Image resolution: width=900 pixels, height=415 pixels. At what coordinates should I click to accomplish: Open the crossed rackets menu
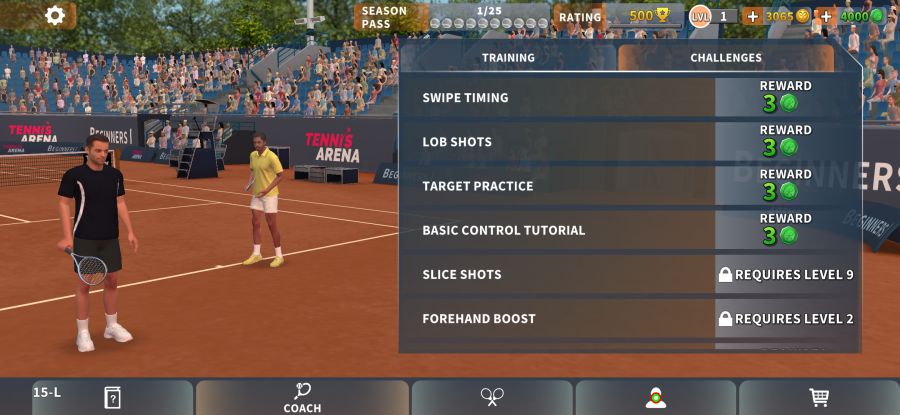(x=492, y=397)
